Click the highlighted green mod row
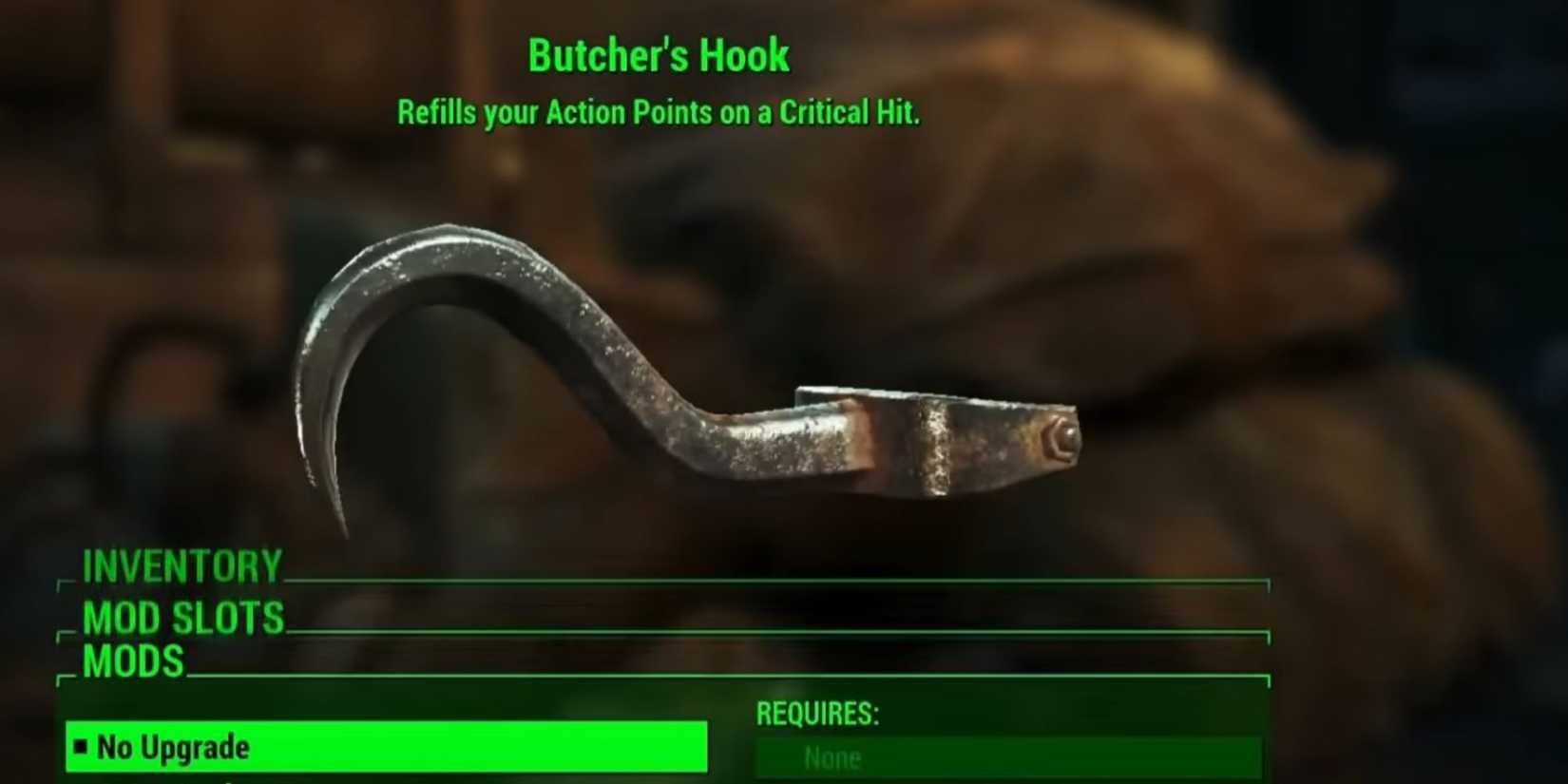The width and height of the screenshot is (1568, 784). pos(380,748)
